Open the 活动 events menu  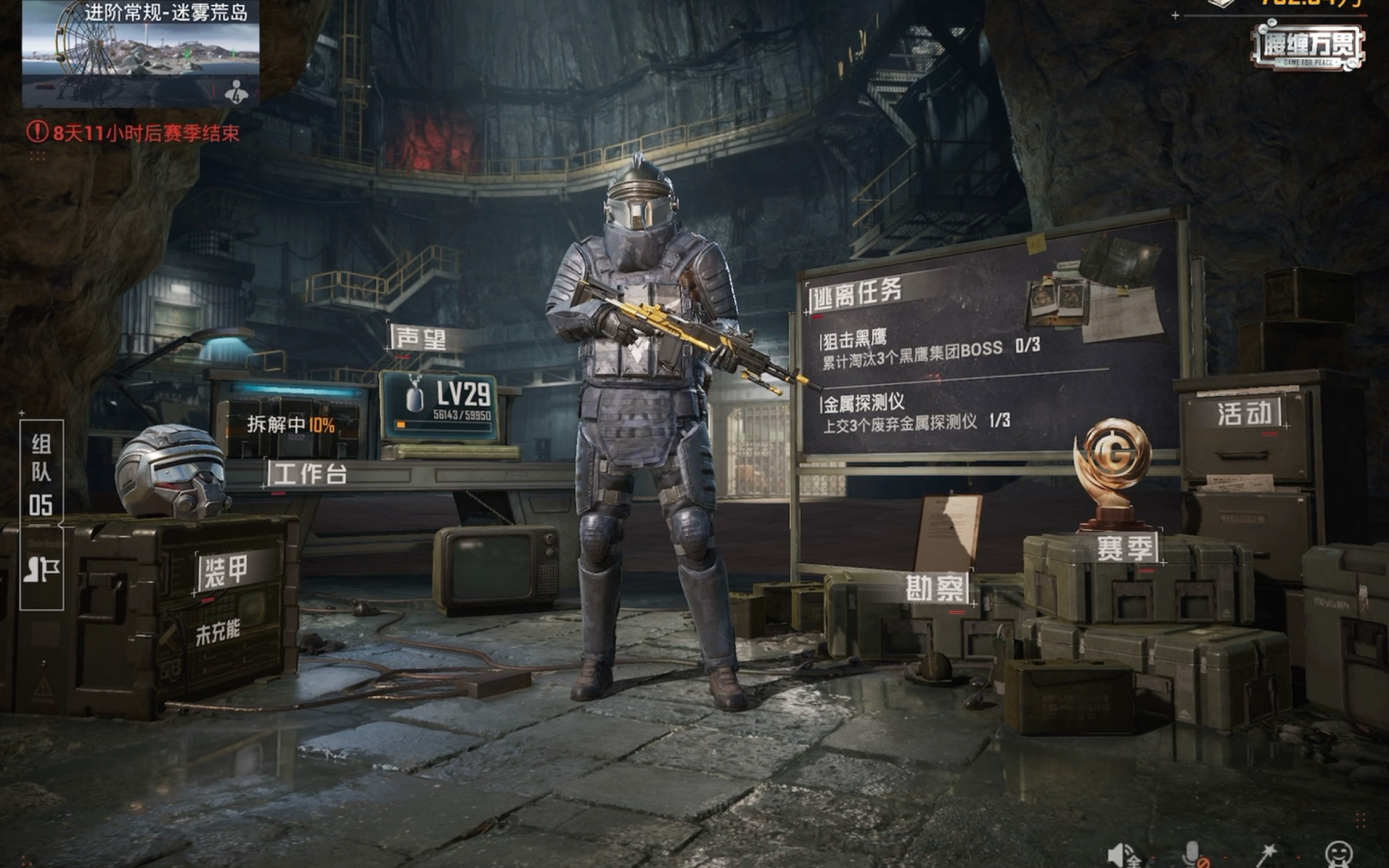click(x=1243, y=414)
